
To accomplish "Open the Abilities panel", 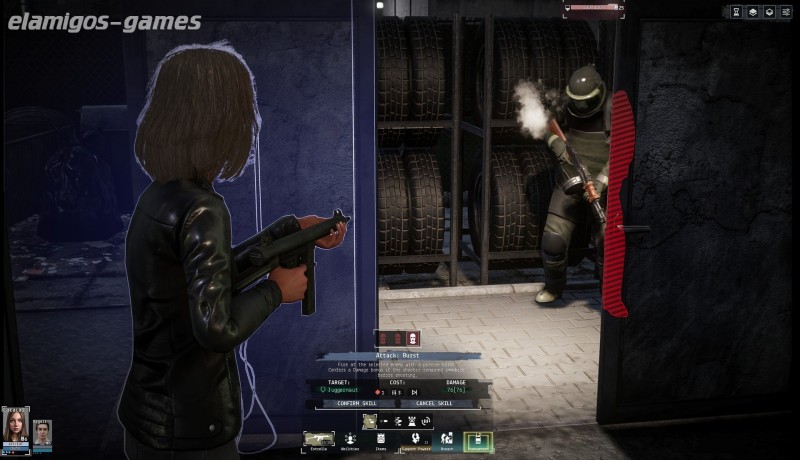I will coord(351,440).
